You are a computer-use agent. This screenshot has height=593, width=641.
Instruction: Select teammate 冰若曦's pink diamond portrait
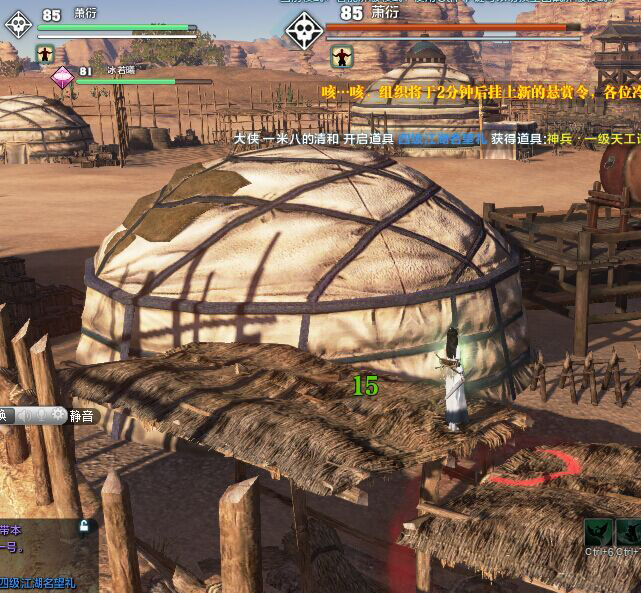[x=63, y=78]
